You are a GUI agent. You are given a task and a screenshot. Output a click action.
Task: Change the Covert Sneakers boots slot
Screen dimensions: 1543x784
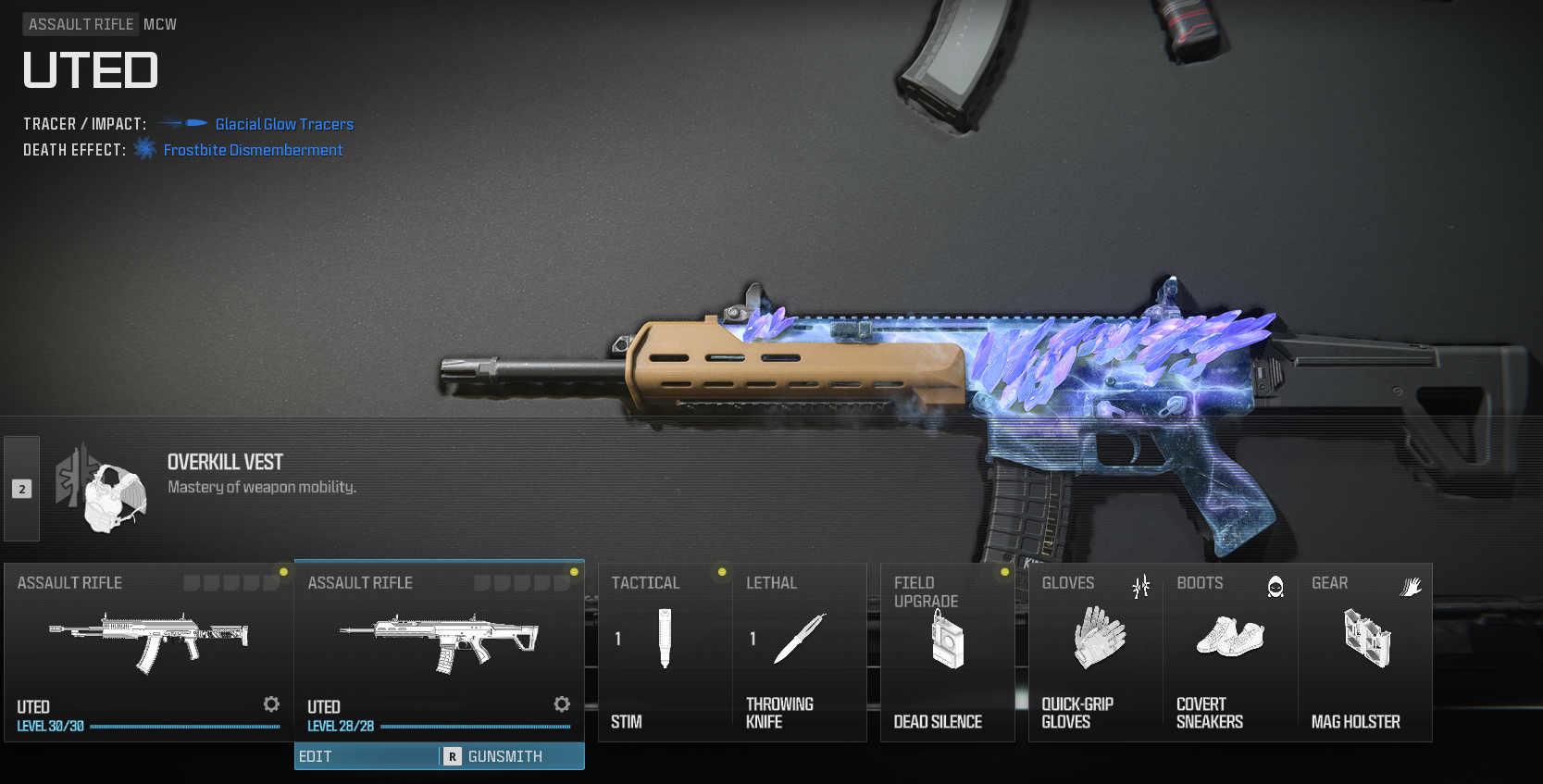point(1230,652)
